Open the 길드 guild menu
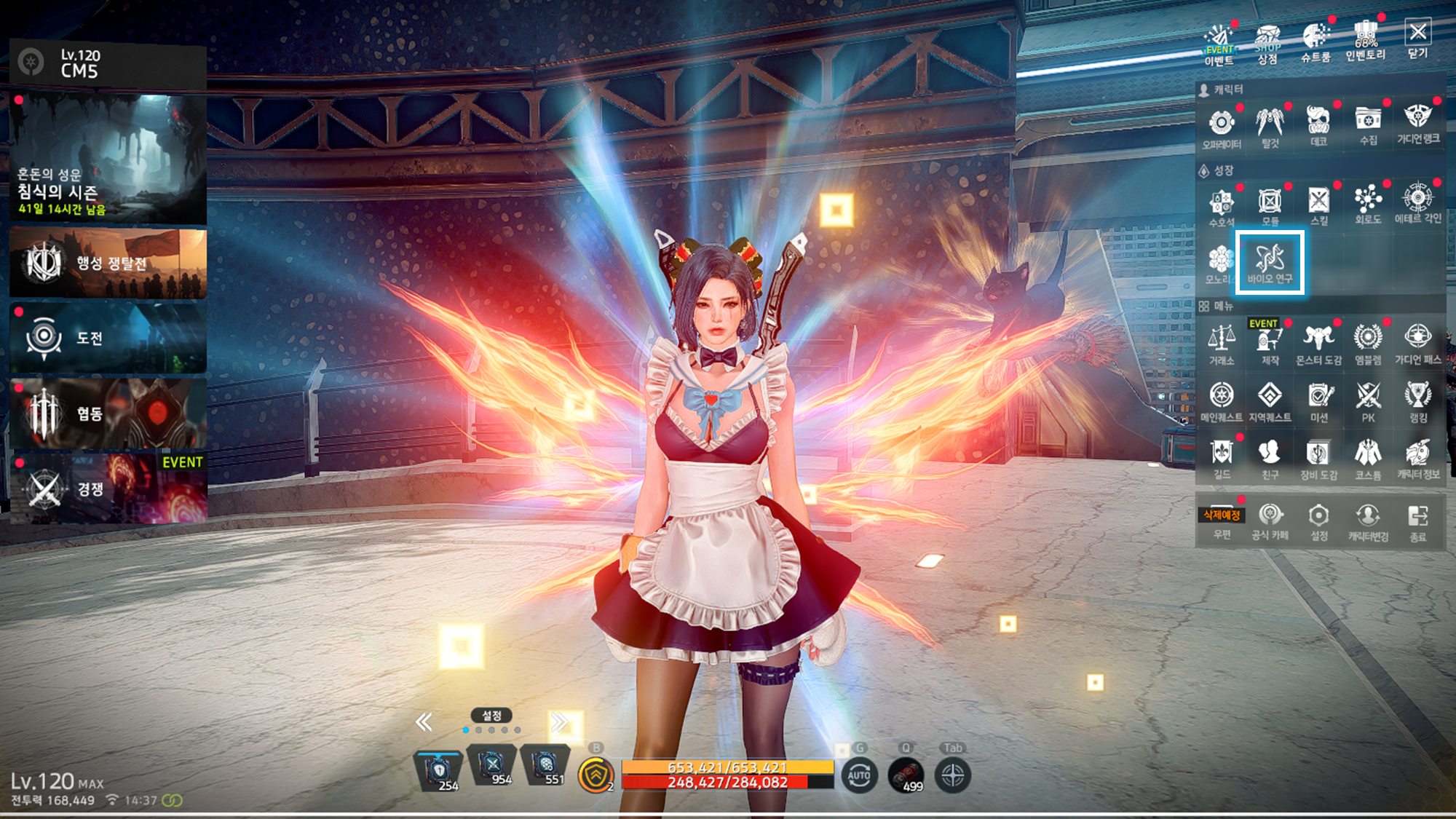Image resolution: width=1456 pixels, height=819 pixels. click(1222, 459)
